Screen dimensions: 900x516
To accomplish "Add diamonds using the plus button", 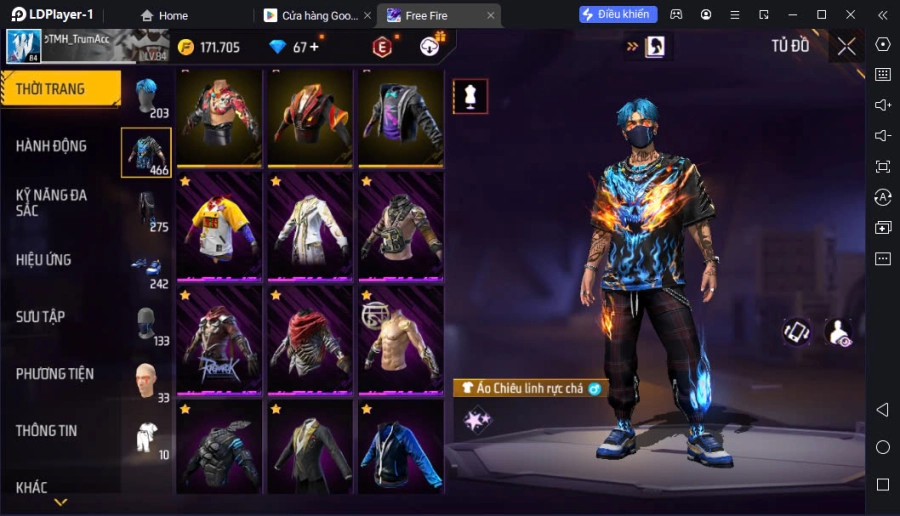I will click(x=314, y=47).
